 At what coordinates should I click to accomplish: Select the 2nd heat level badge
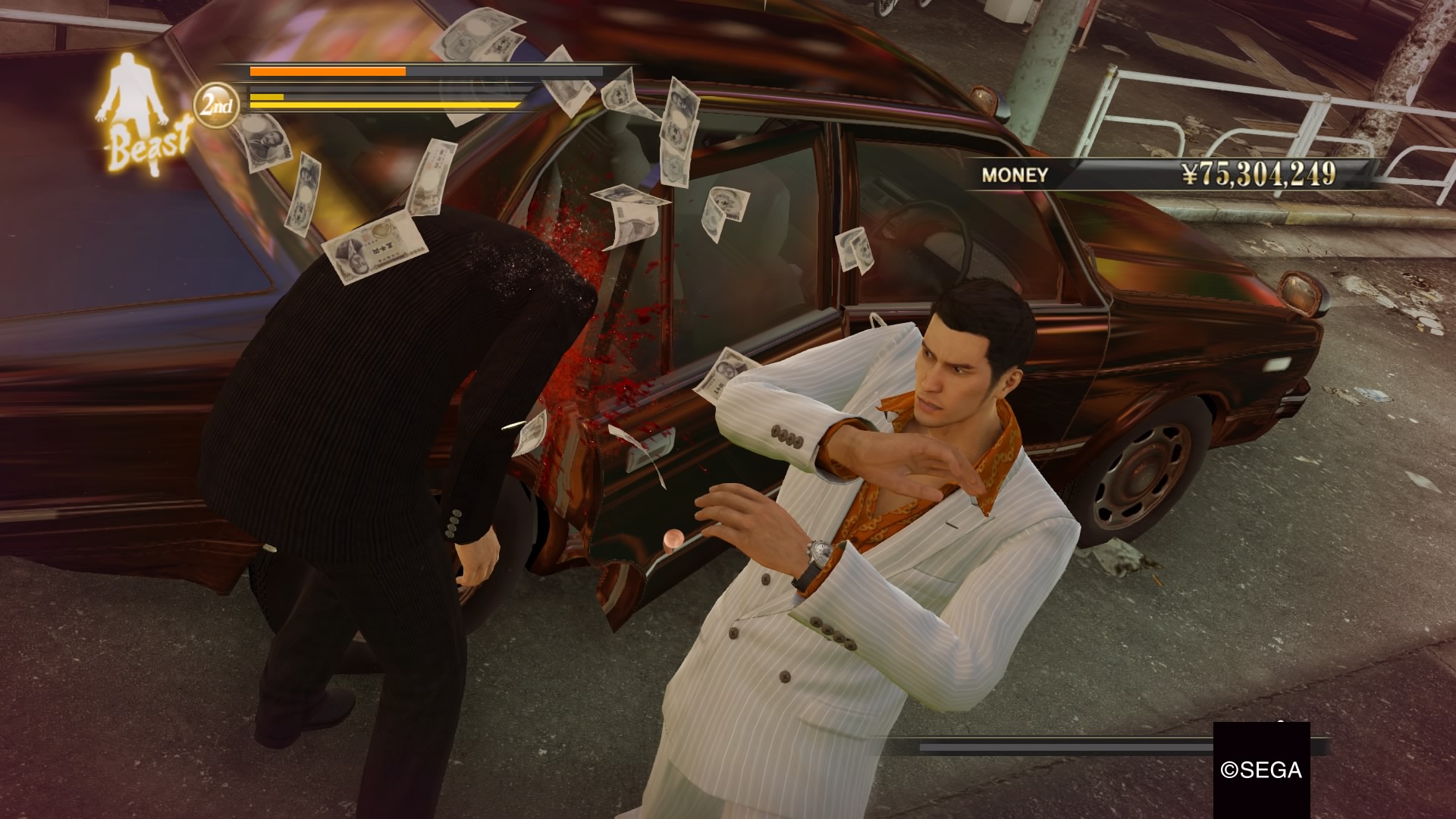(217, 105)
